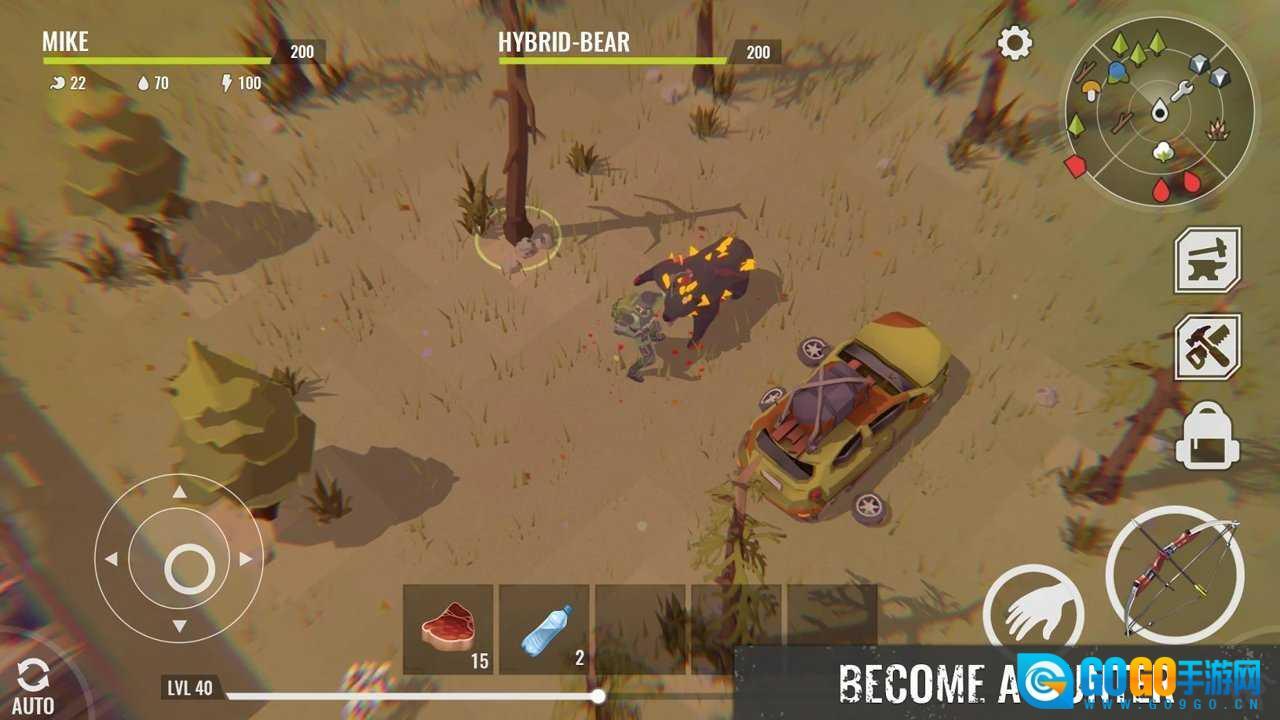Viewport: 1280px width, 720px height.
Task: Open the anvil crafting menu
Action: 1208,260
